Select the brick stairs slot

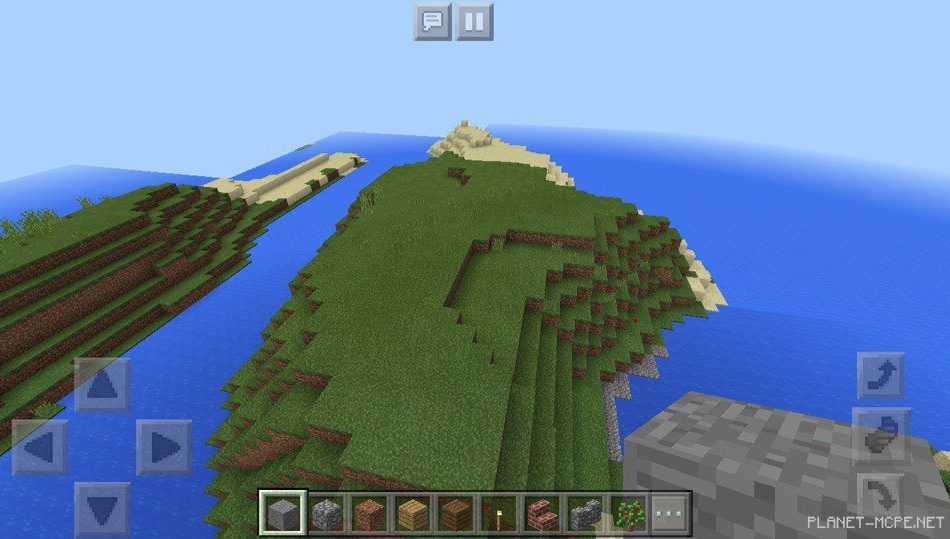[x=541, y=514]
